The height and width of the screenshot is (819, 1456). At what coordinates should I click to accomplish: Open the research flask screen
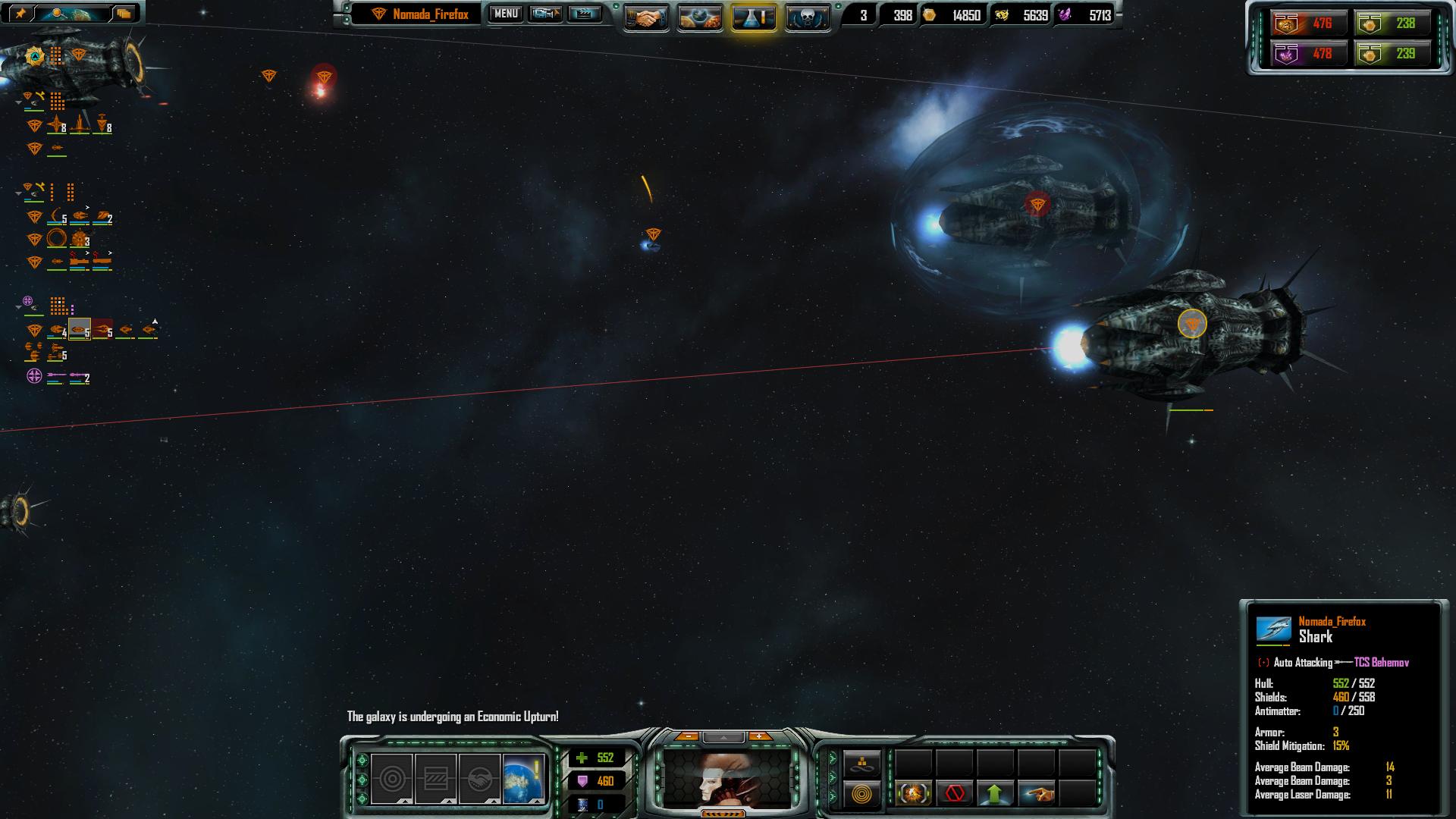pyautogui.click(x=754, y=17)
